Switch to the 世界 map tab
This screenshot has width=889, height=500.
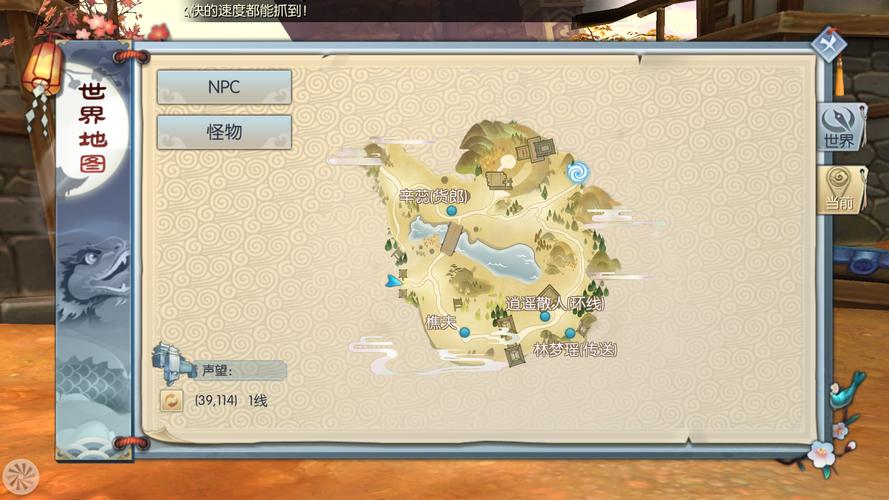pos(838,128)
